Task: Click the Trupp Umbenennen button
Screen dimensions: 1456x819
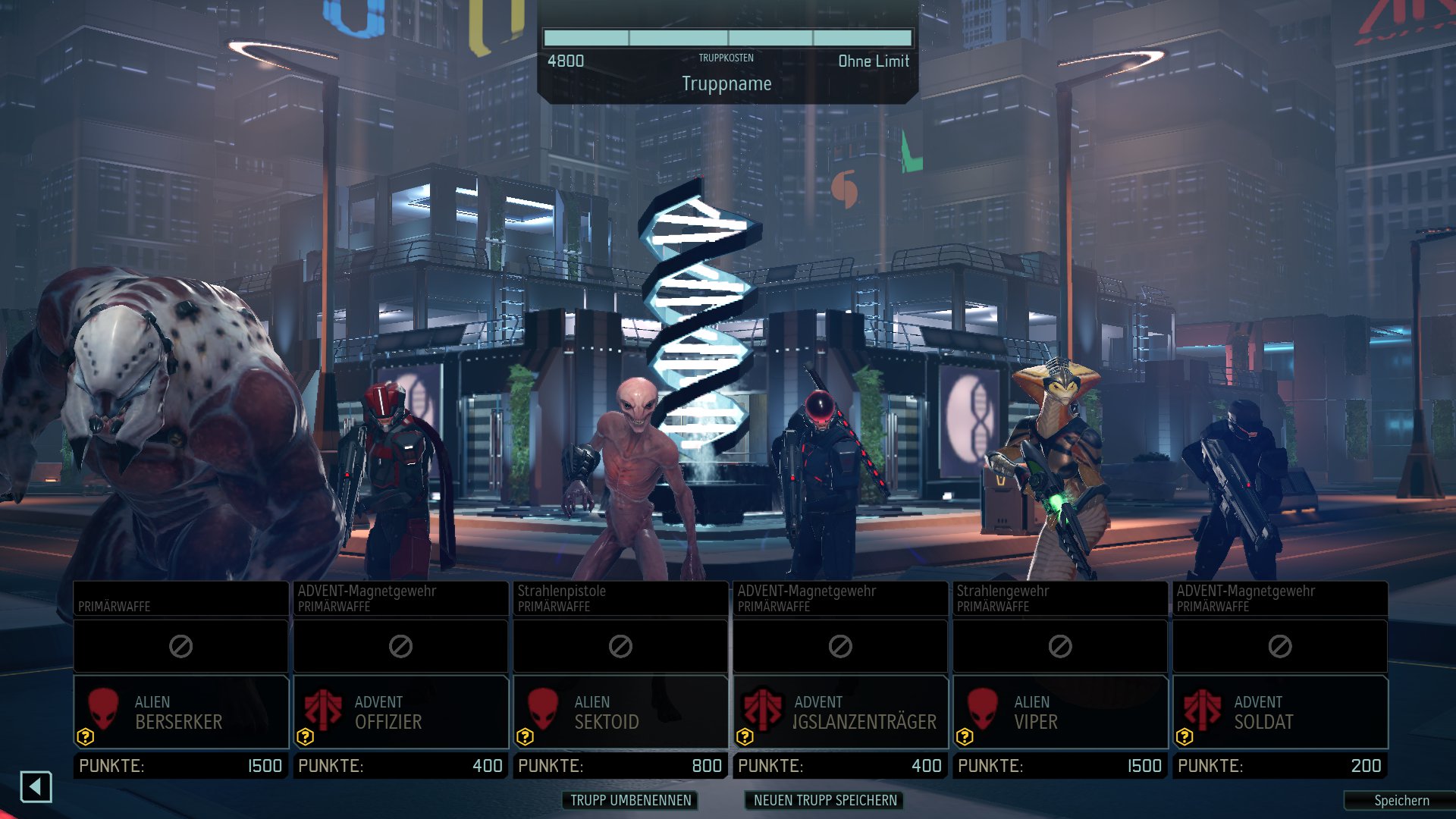Action: 630,800
